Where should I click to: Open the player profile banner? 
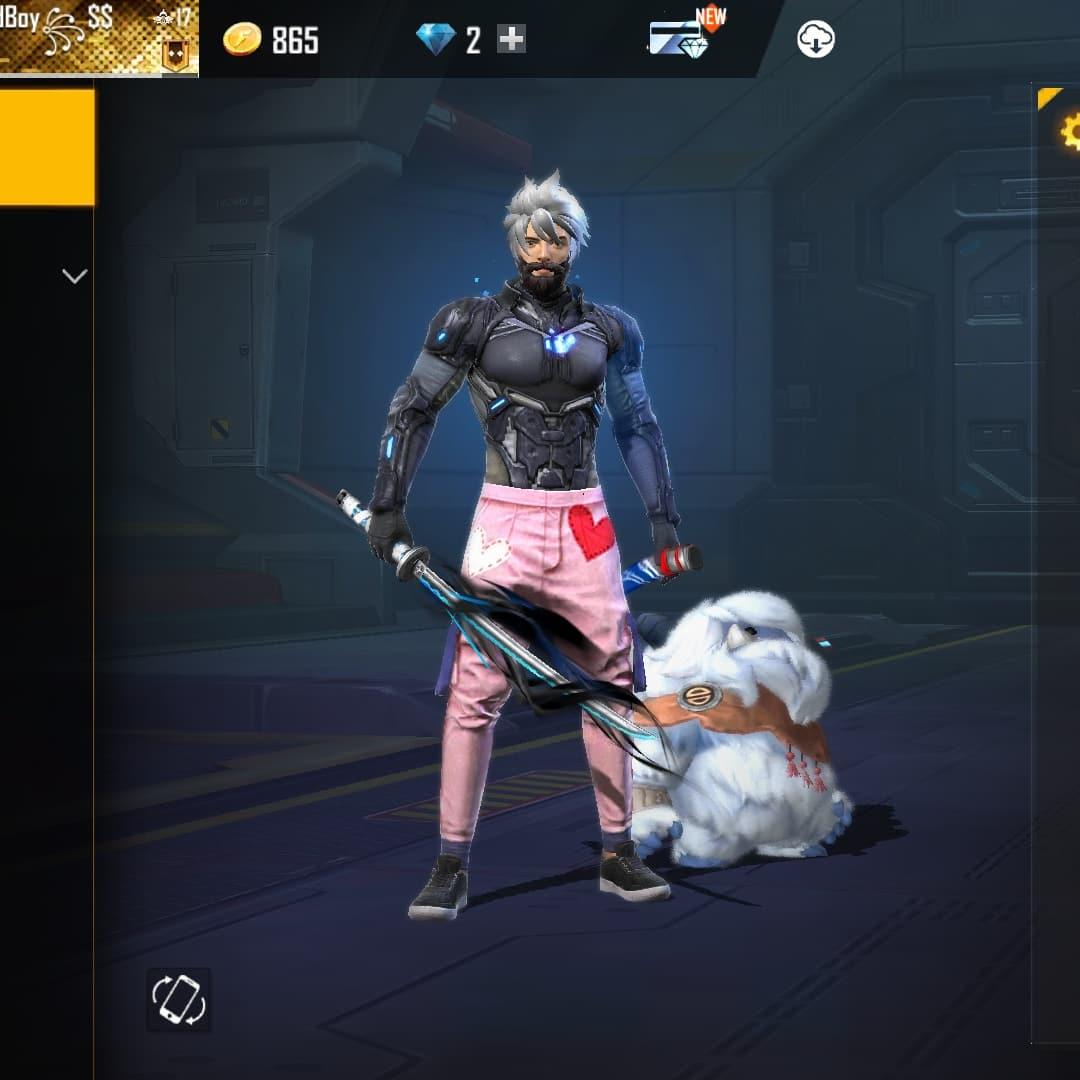click(98, 38)
